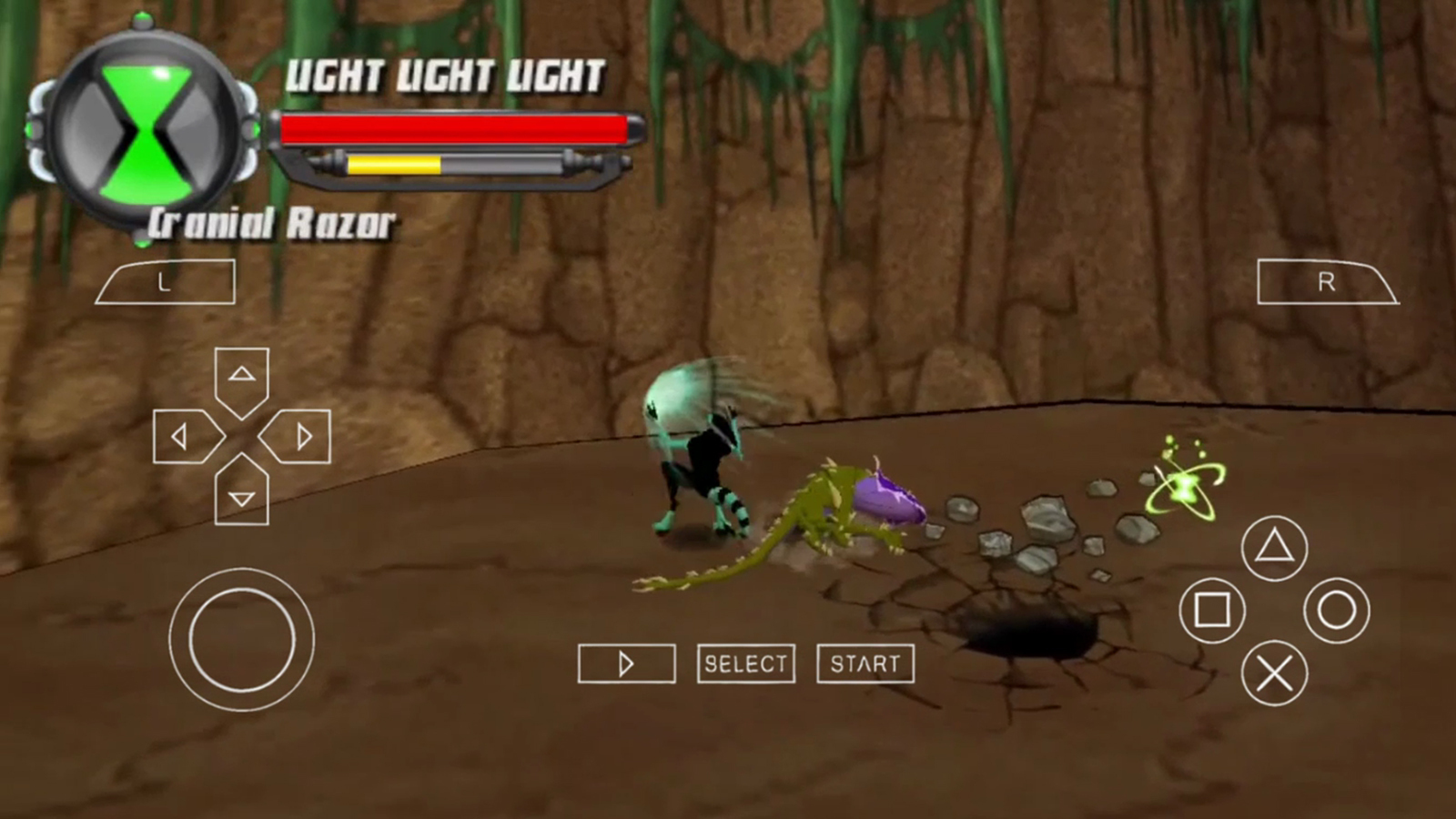Tap the D-pad up arrow
Viewport: 1456px width, 819px height.
[241, 377]
